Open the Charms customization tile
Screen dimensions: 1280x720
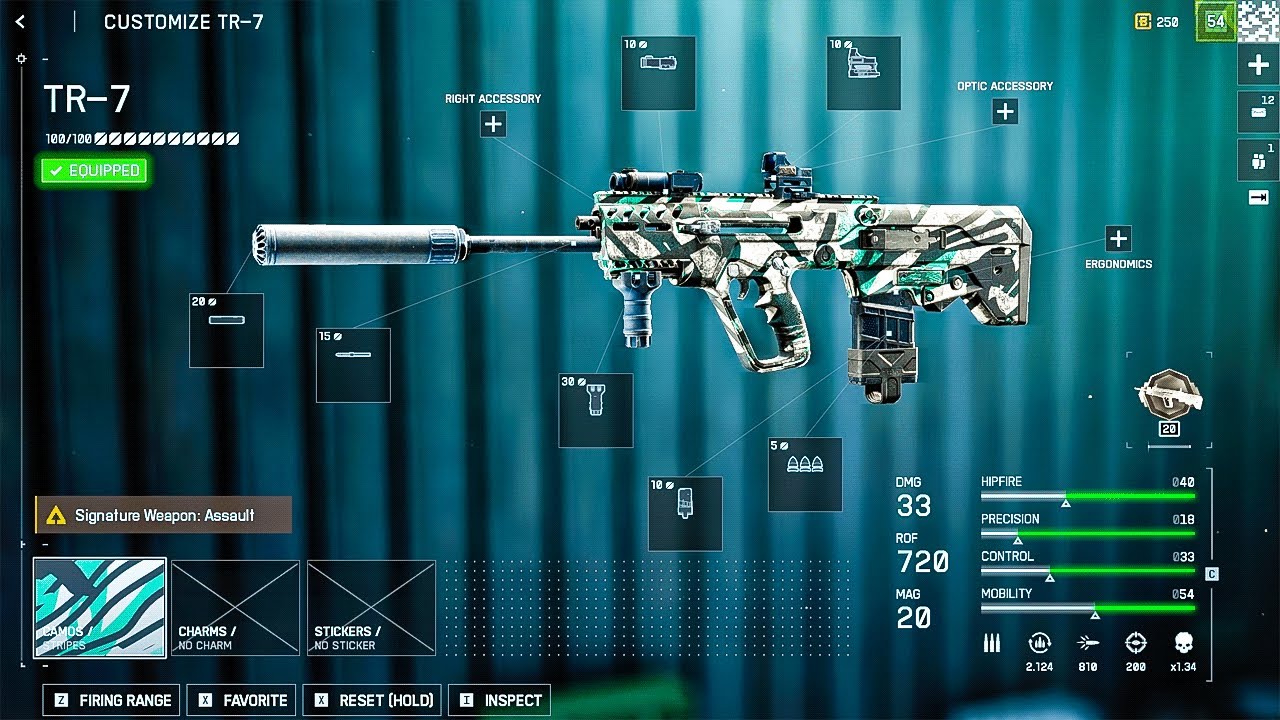235,607
